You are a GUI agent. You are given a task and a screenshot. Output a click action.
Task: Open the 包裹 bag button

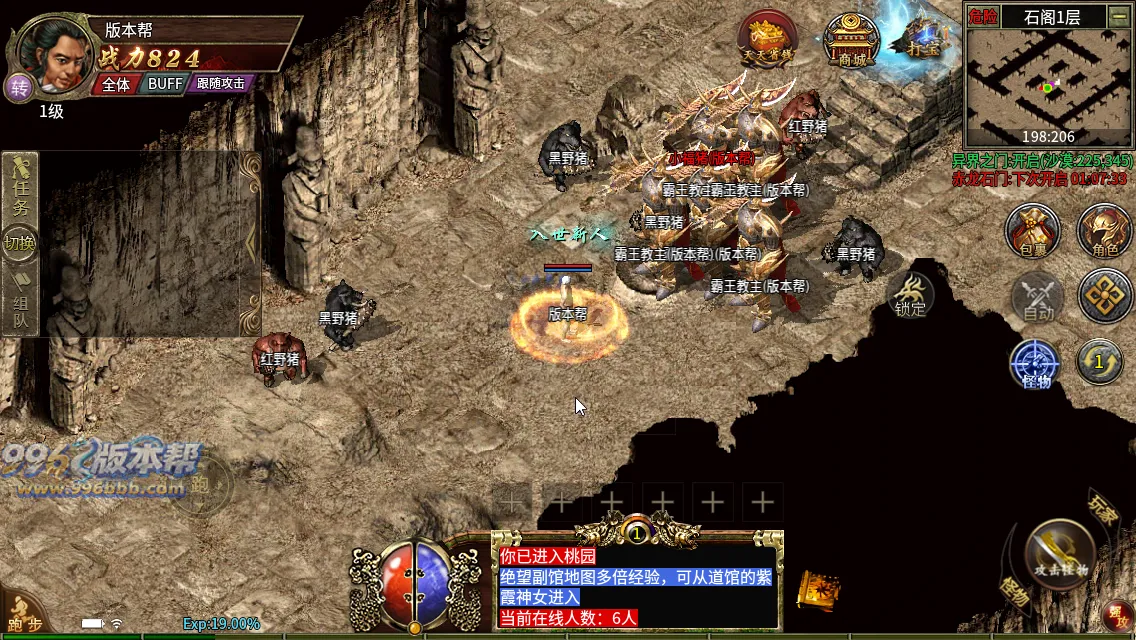coord(1033,231)
